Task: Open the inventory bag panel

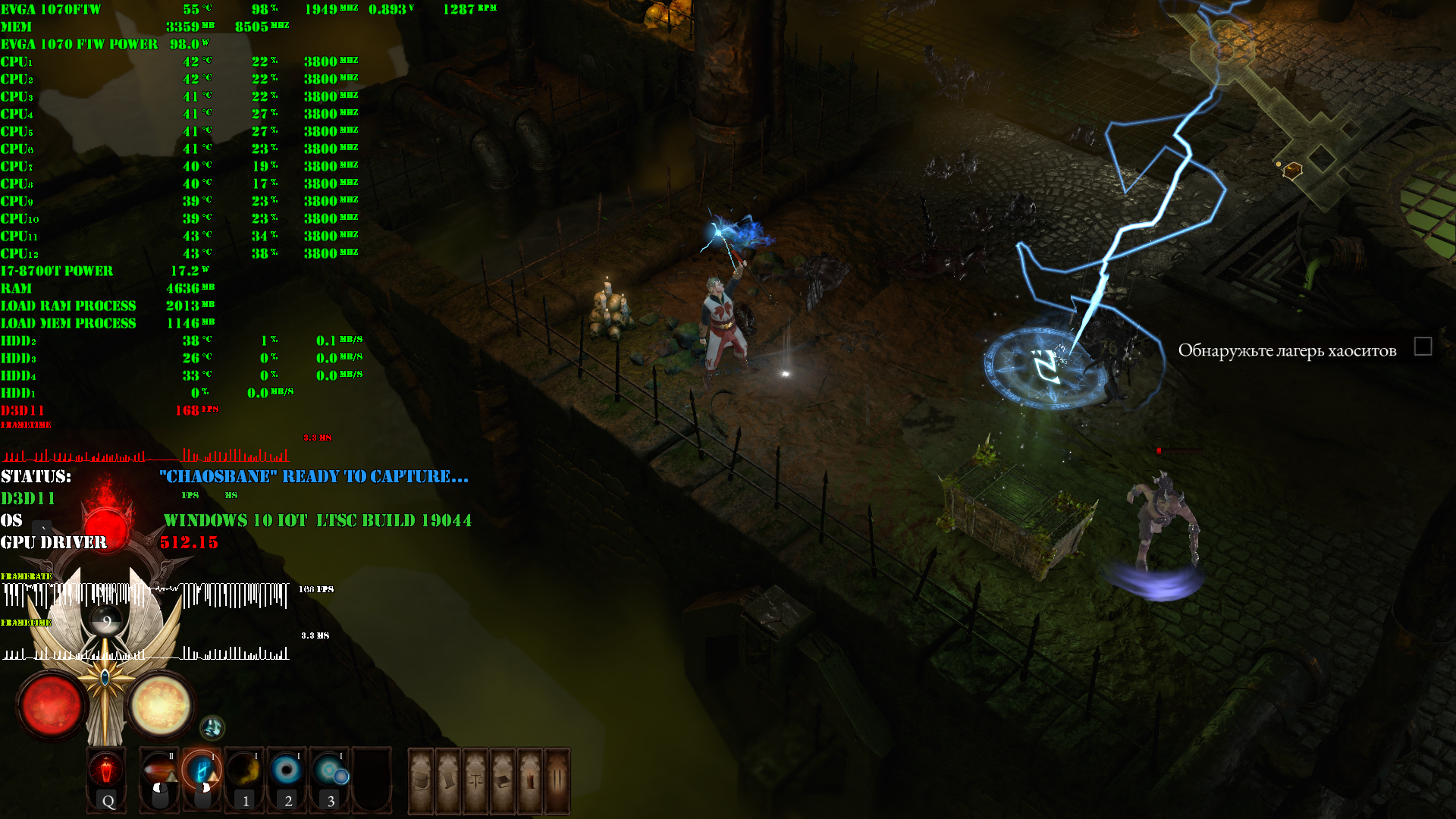Action: (x=422, y=780)
